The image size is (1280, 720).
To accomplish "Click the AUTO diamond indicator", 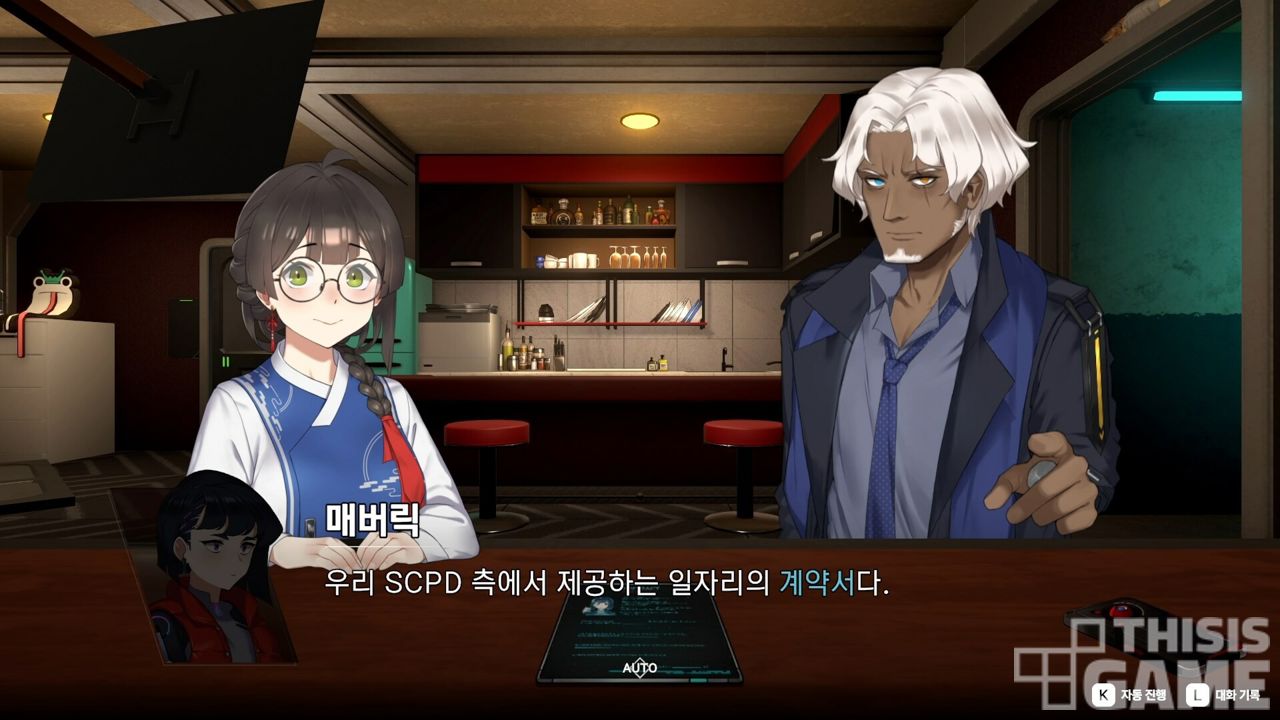I will [x=640, y=667].
